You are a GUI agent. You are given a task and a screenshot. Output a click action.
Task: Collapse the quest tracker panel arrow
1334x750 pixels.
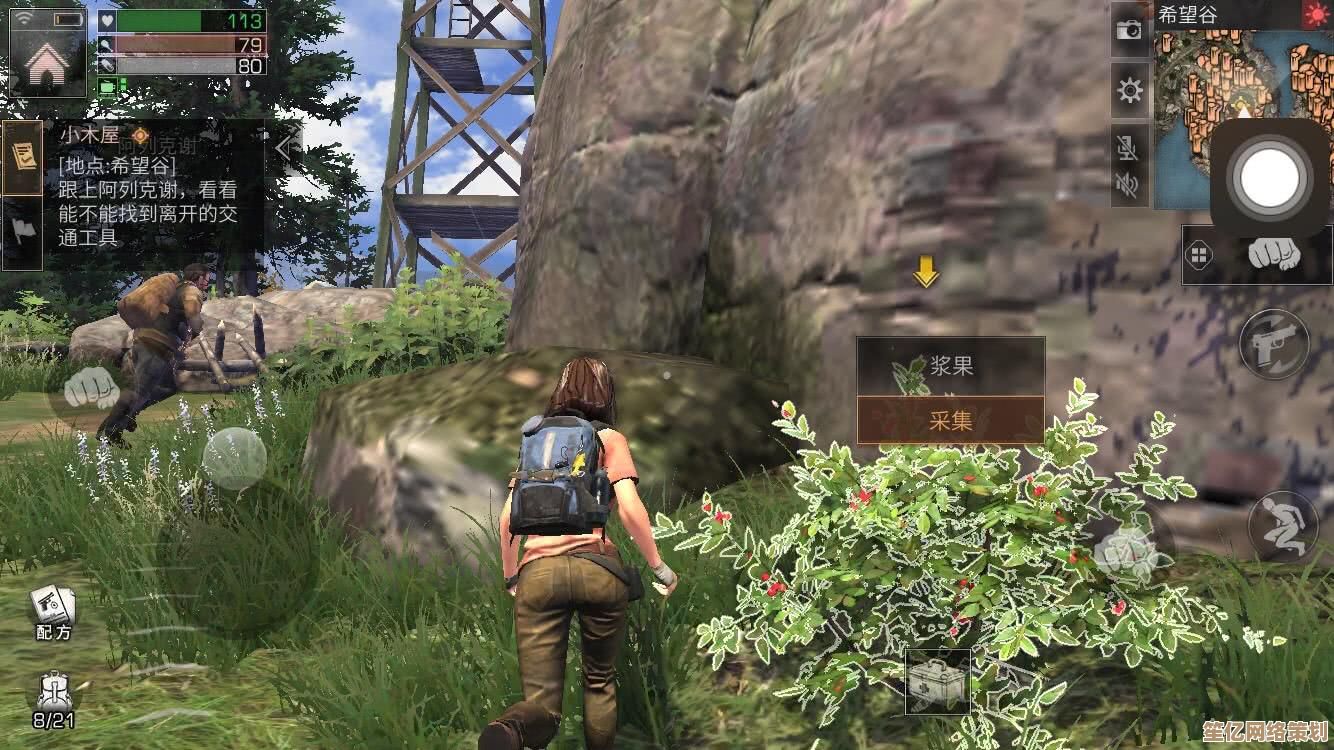(285, 147)
